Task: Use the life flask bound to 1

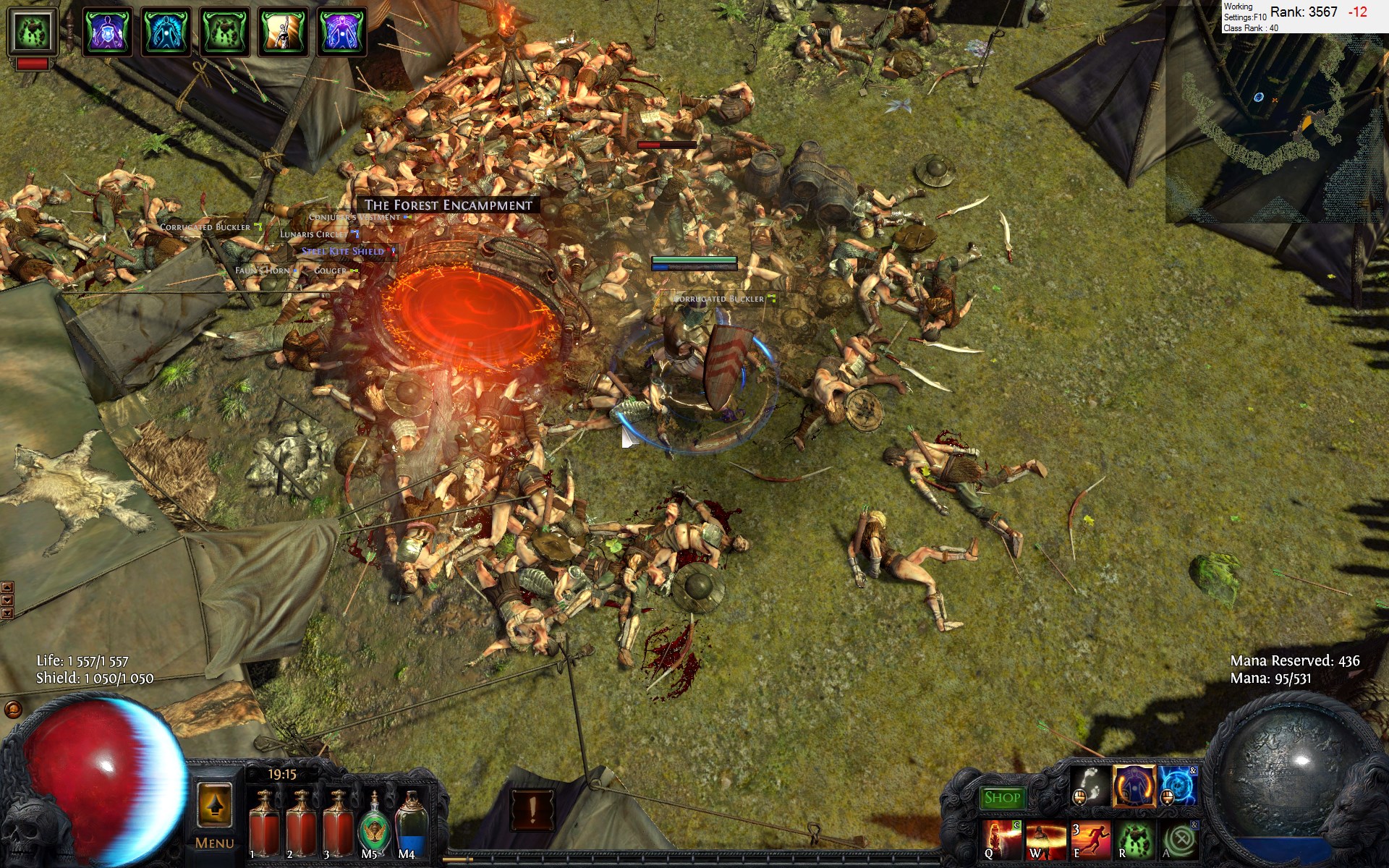Action: pyautogui.click(x=264, y=825)
